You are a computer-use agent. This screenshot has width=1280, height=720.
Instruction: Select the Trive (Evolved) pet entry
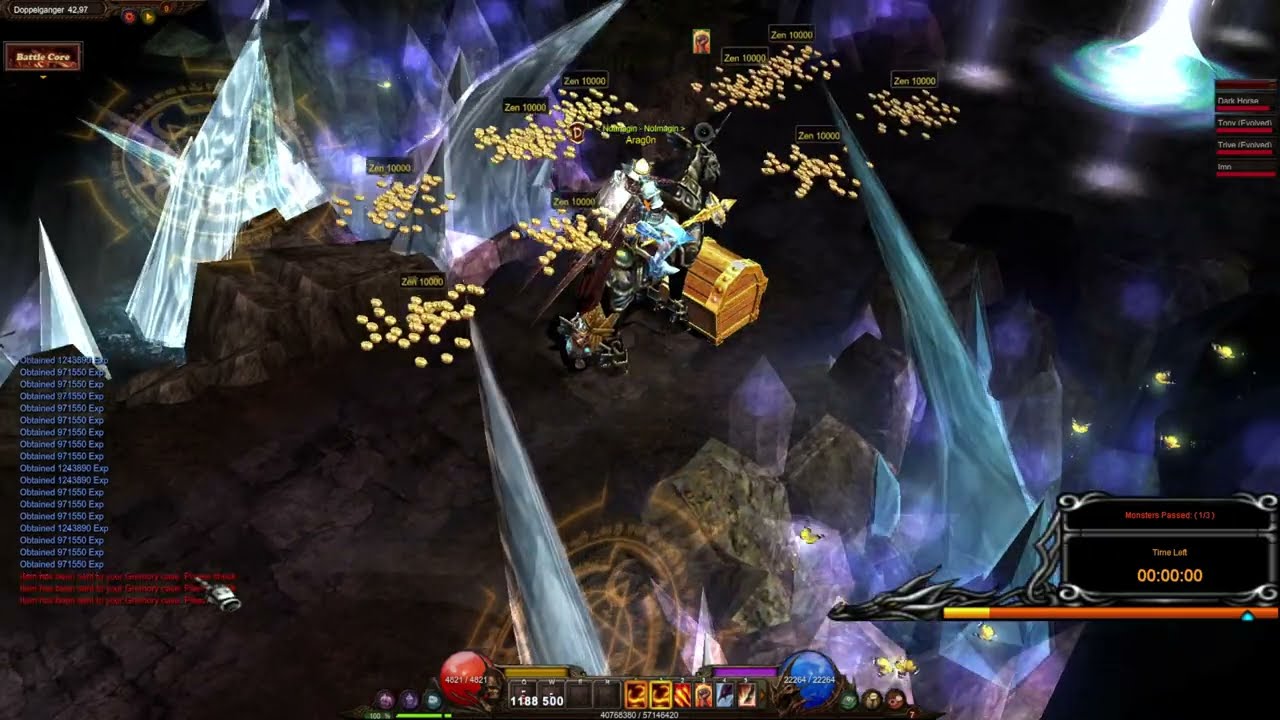[1243, 146]
